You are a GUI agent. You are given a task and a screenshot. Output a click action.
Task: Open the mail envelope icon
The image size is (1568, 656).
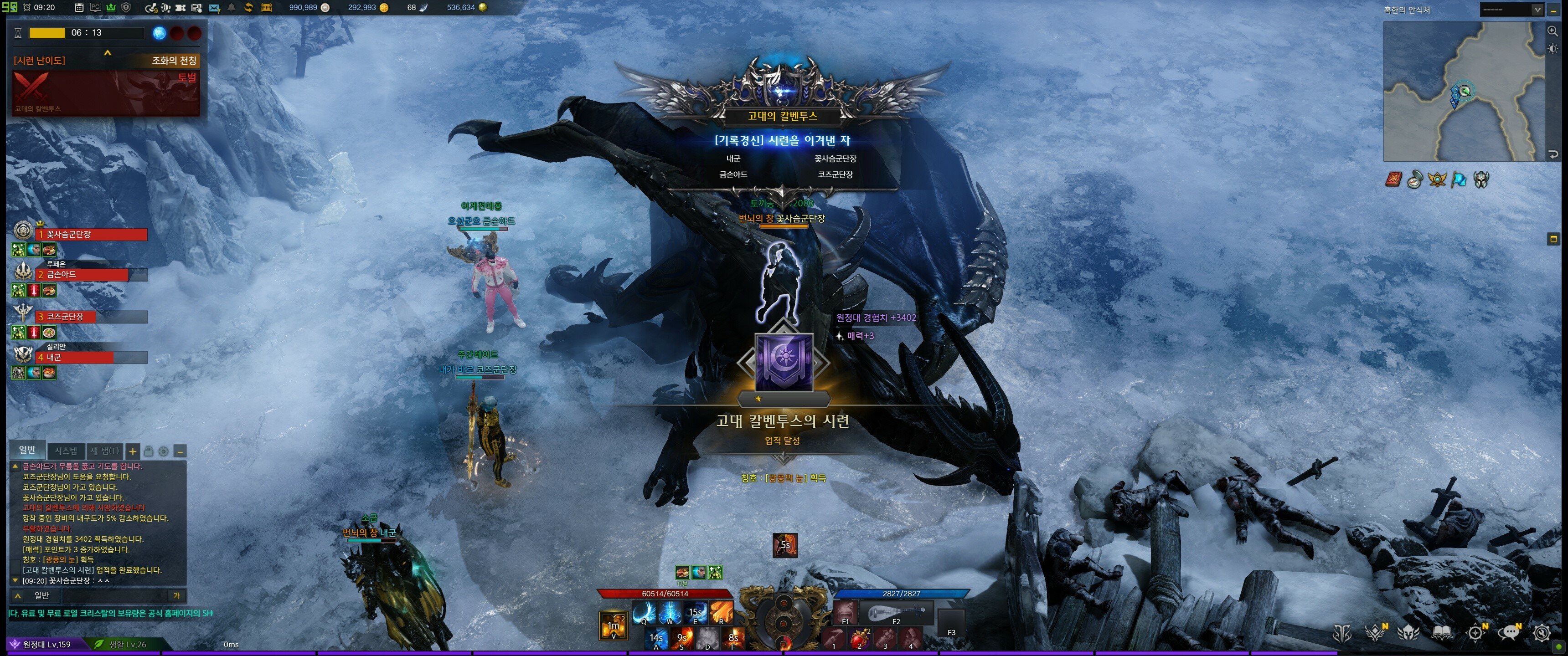pyautogui.click(x=214, y=7)
